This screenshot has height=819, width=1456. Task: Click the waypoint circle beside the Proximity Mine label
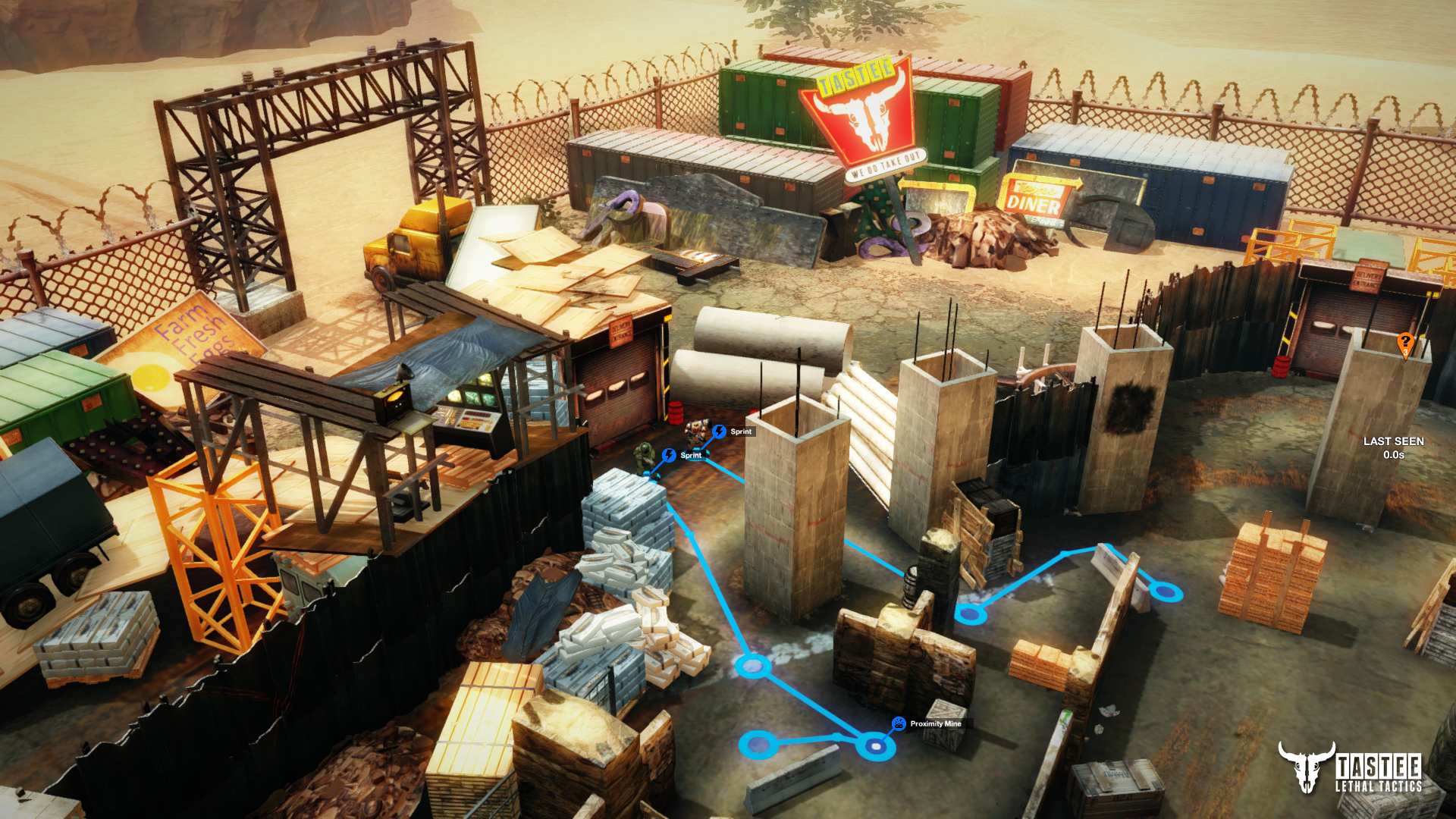[875, 747]
